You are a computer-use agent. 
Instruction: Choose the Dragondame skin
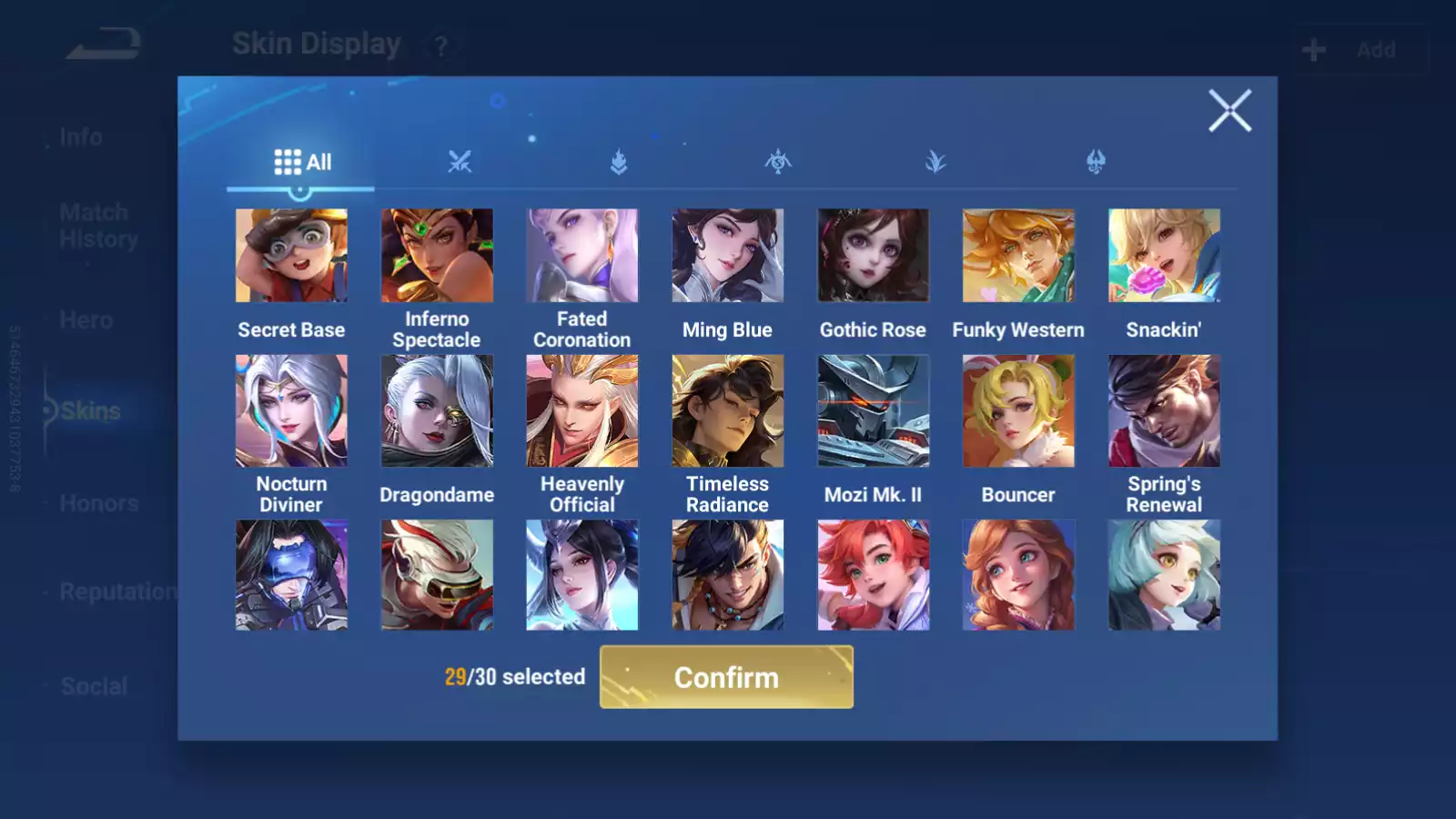(x=437, y=410)
